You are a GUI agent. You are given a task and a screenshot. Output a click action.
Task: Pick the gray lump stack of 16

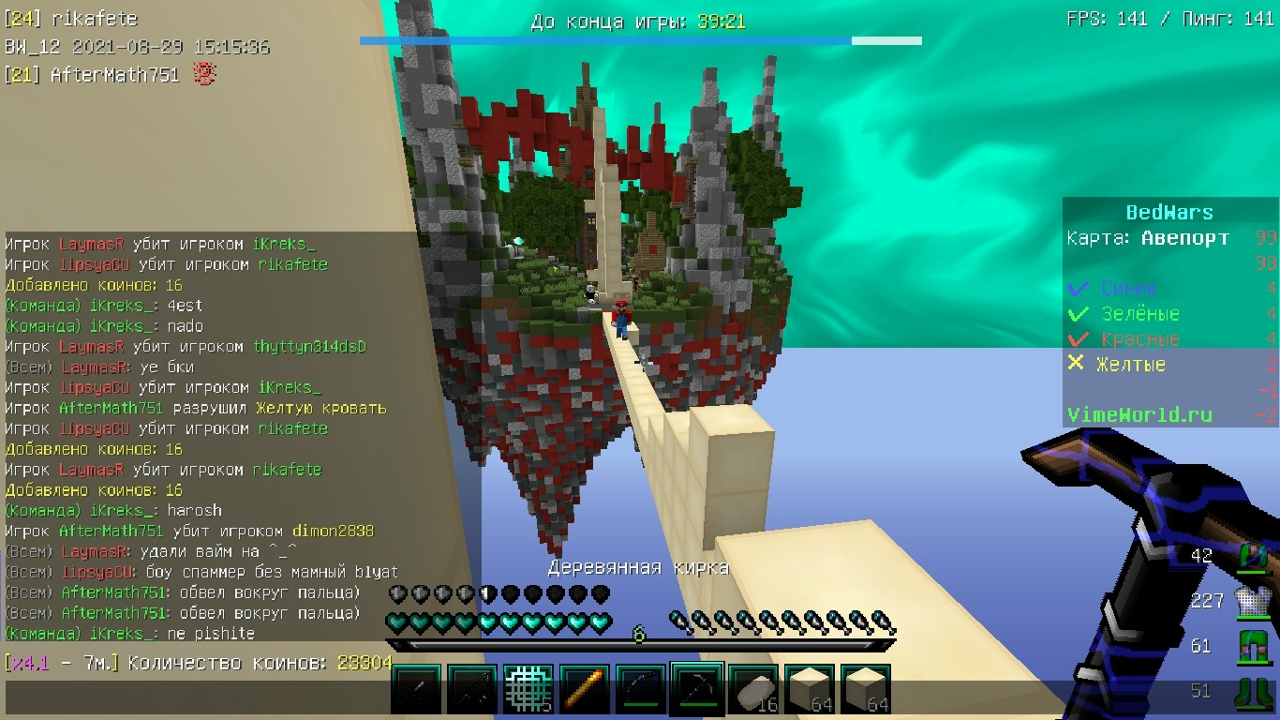click(x=753, y=690)
